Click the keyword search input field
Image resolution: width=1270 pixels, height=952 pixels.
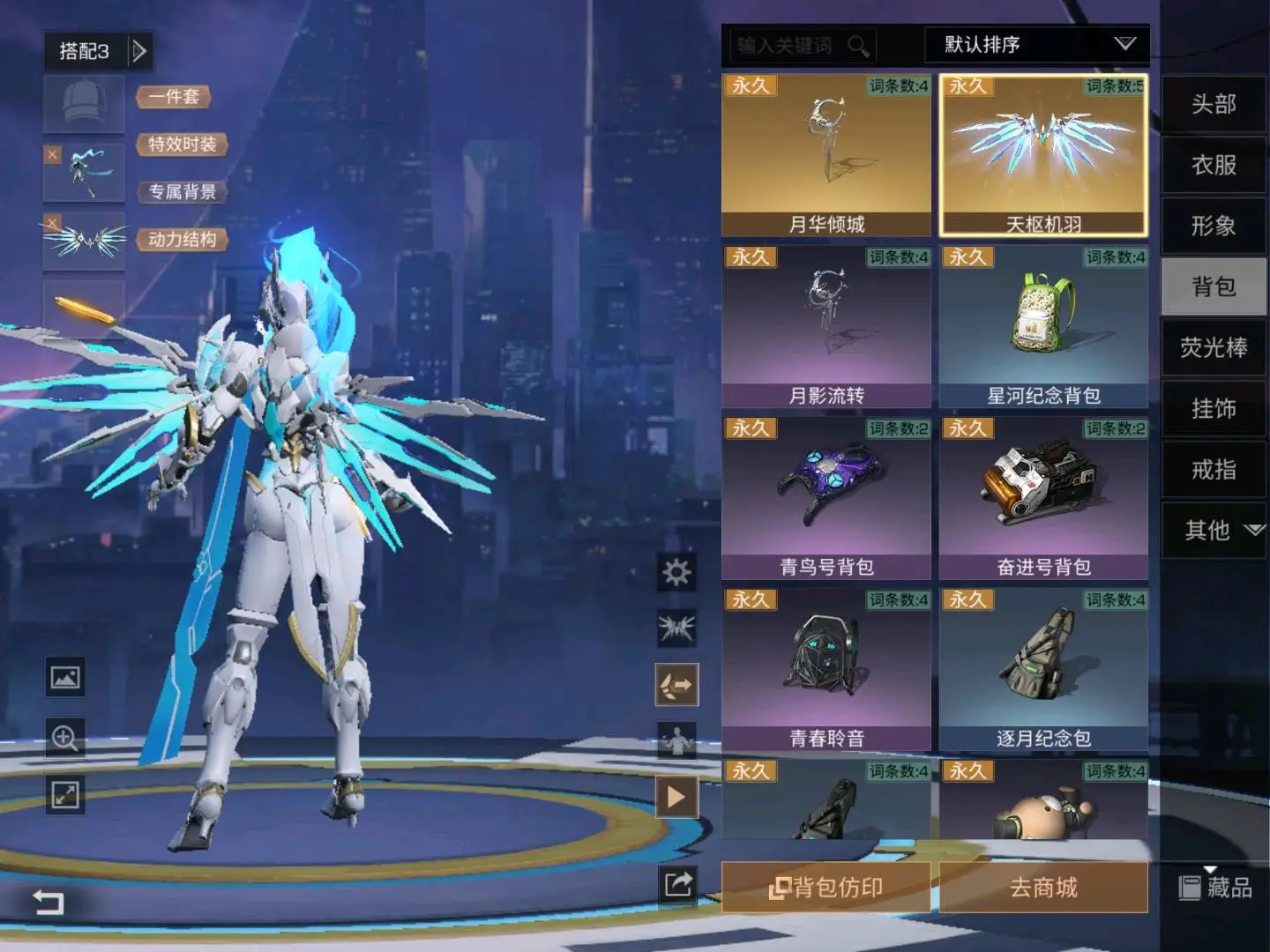tap(789, 46)
